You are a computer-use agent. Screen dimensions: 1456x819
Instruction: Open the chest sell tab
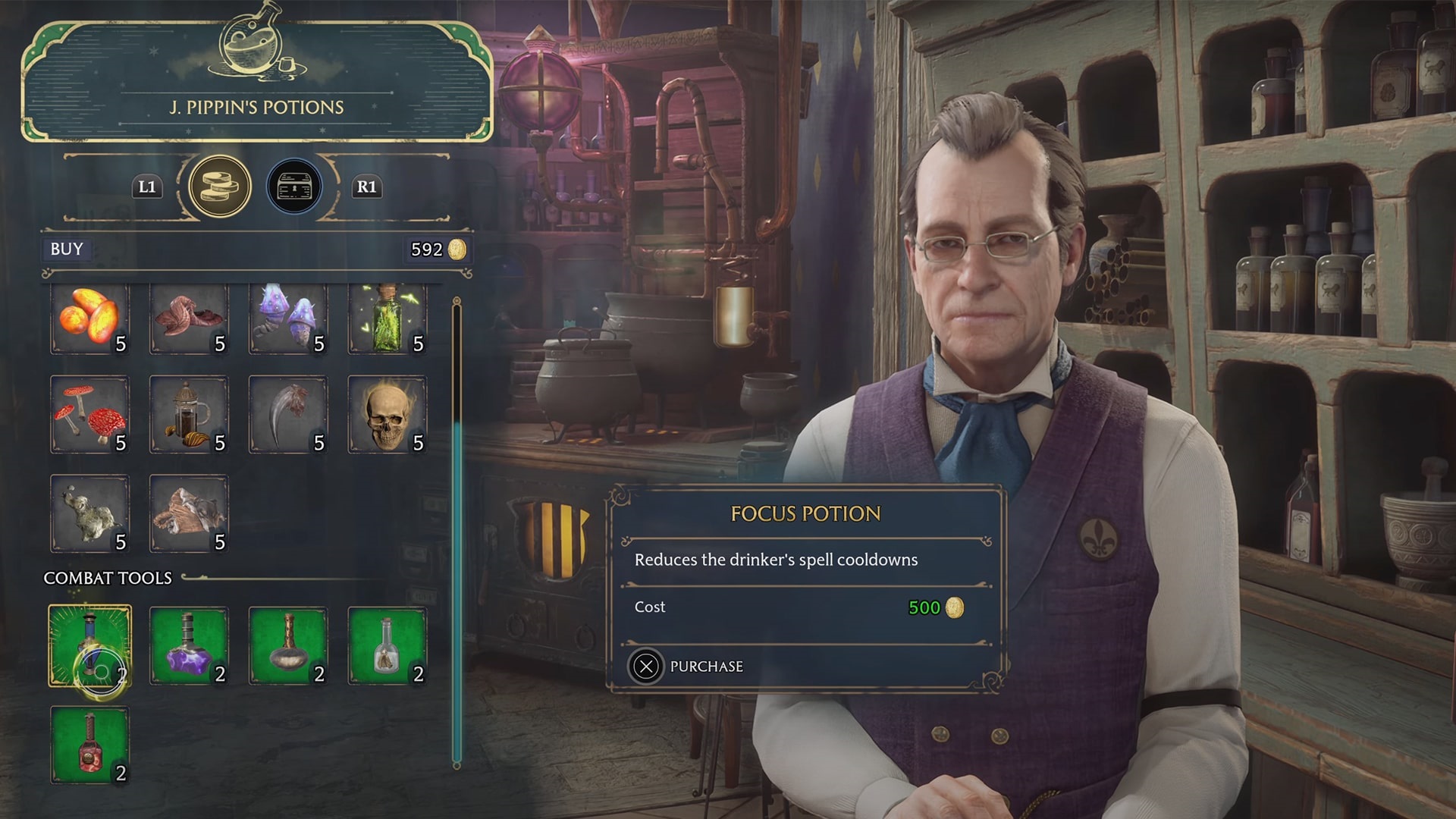(294, 187)
